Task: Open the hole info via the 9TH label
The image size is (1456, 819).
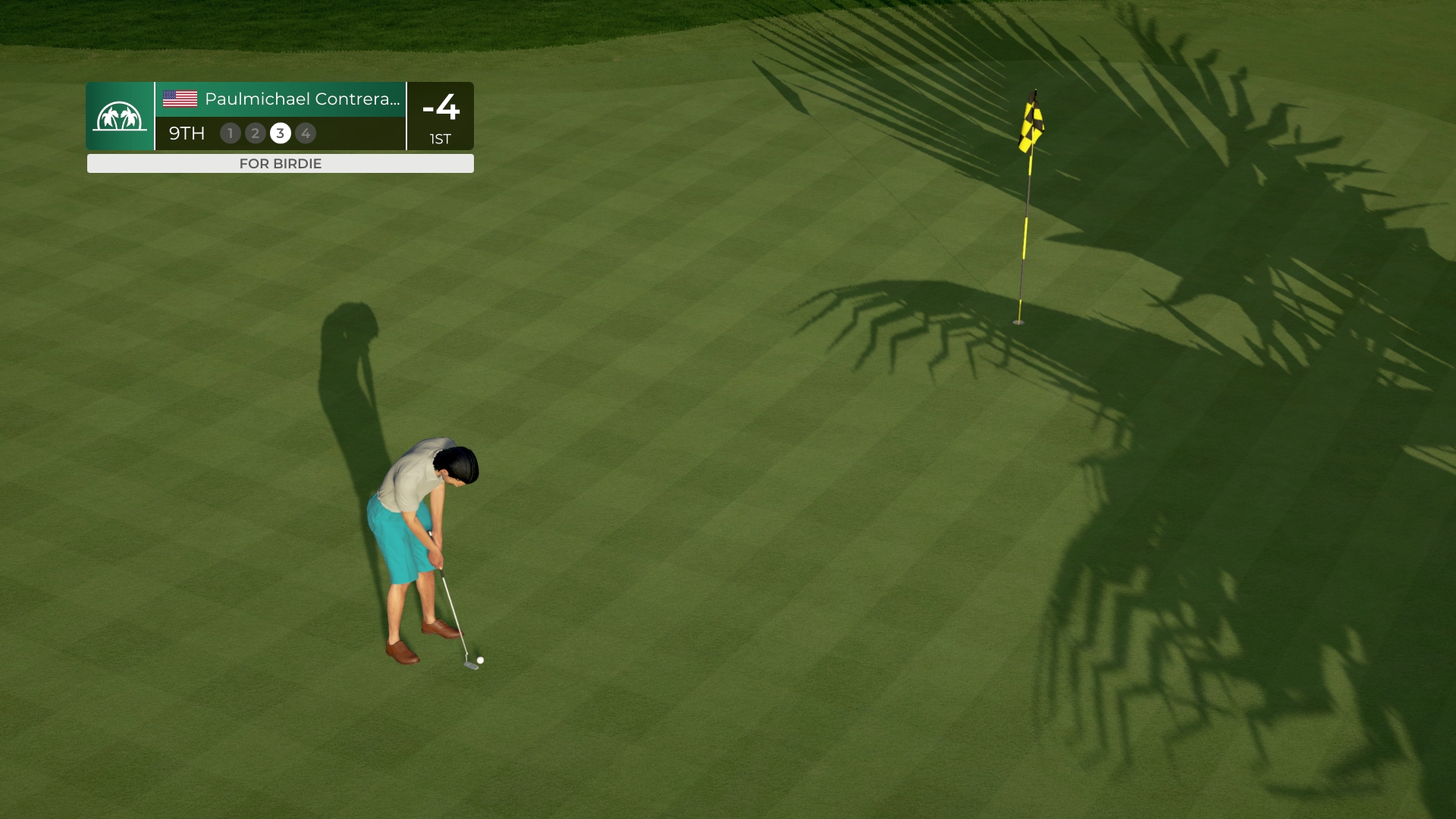Action: coord(186,133)
